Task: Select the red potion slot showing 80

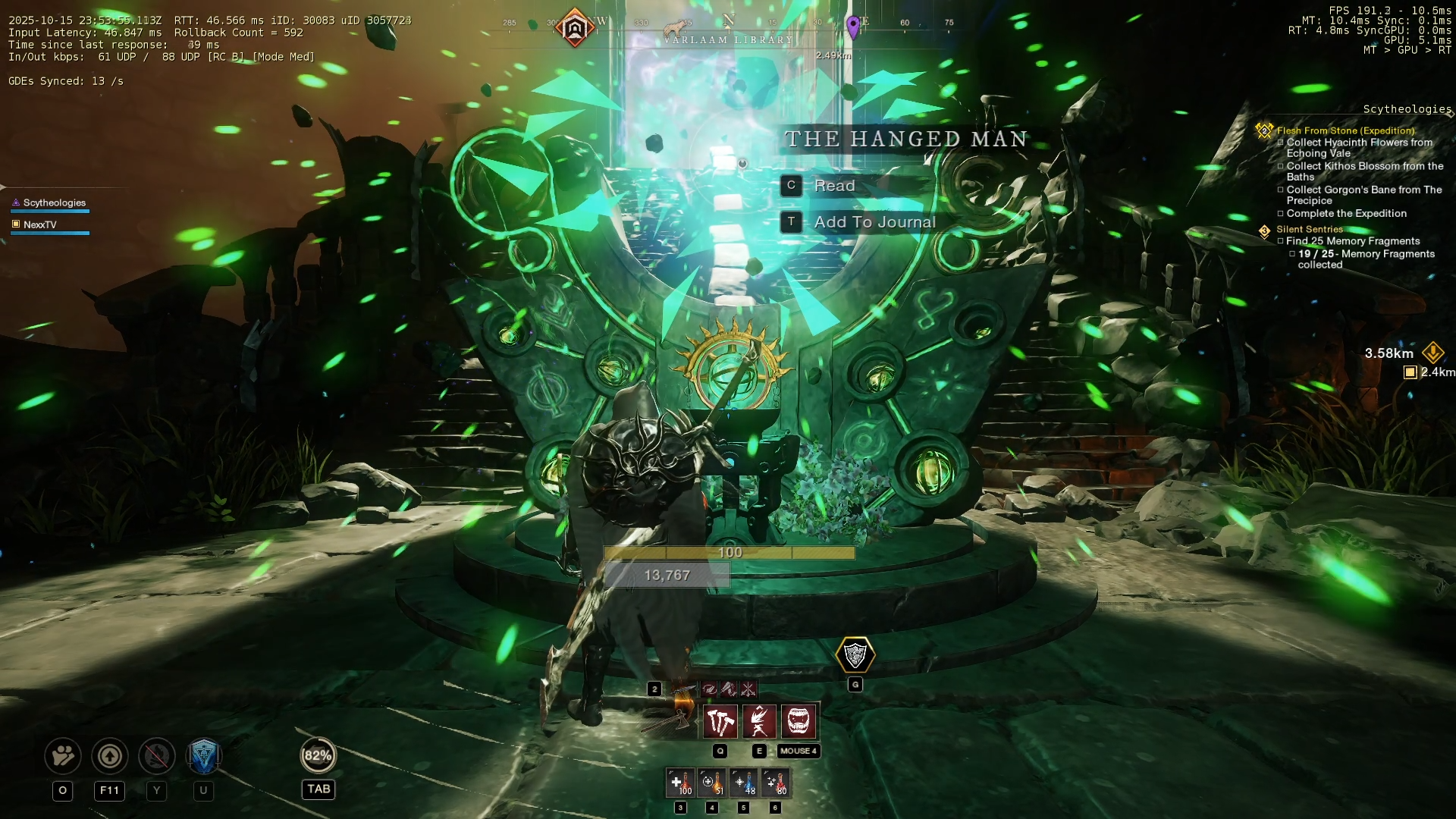Action: tap(775, 783)
